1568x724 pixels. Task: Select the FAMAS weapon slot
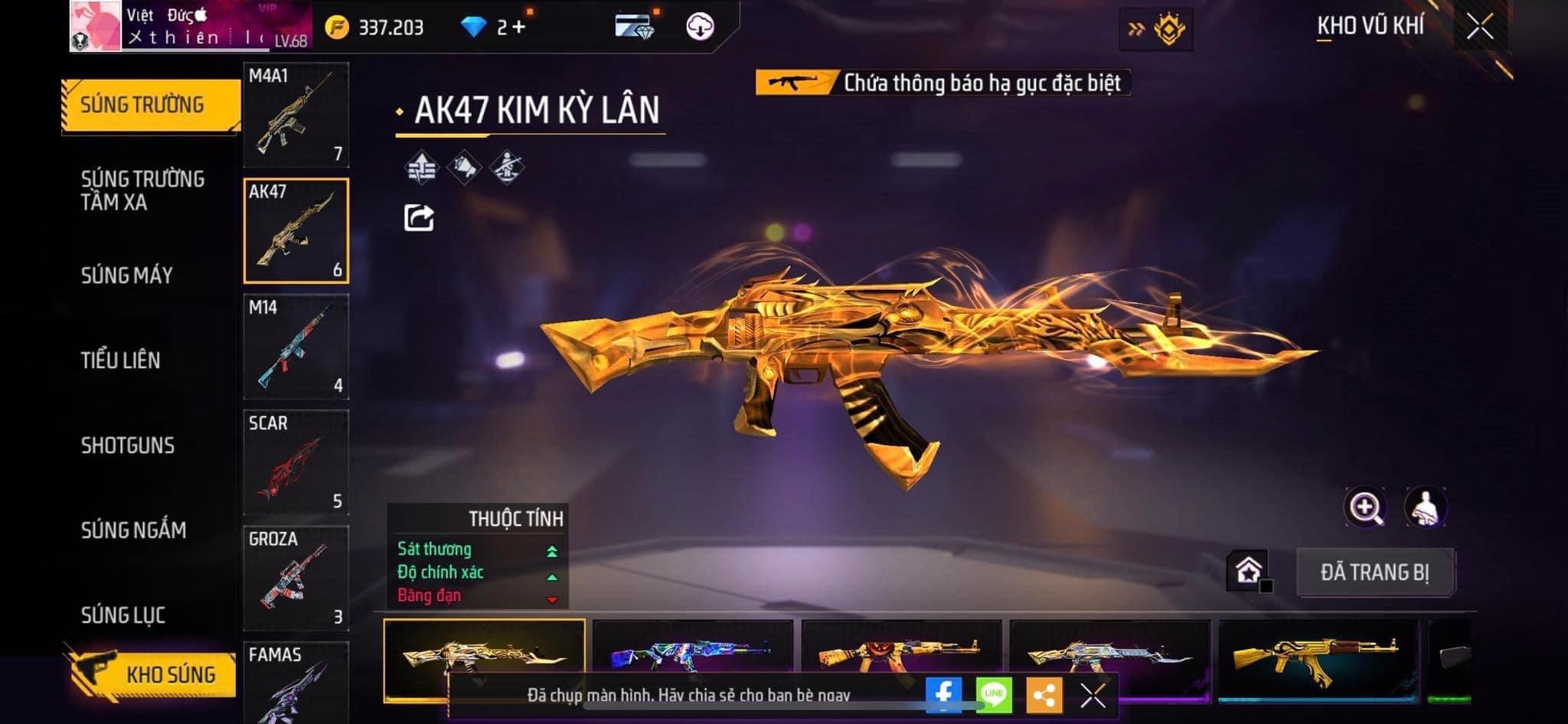[x=296, y=683]
